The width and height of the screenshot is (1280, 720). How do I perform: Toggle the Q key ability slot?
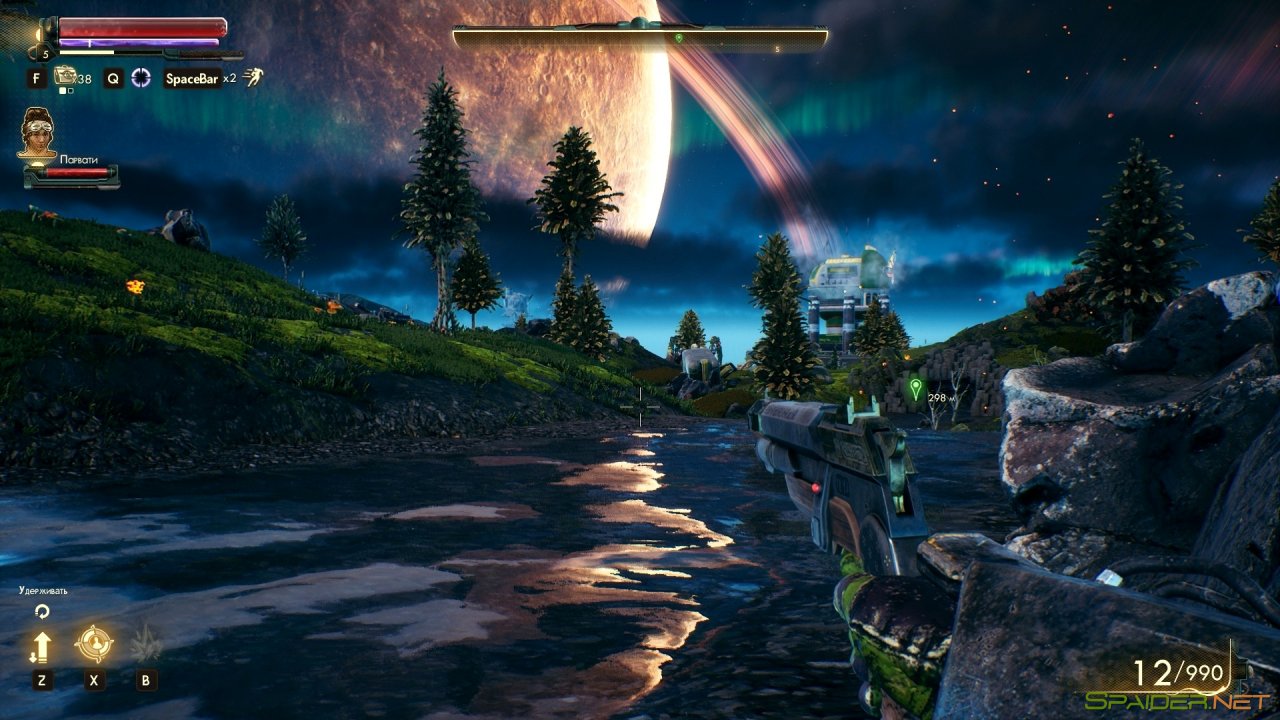pyautogui.click(x=115, y=77)
